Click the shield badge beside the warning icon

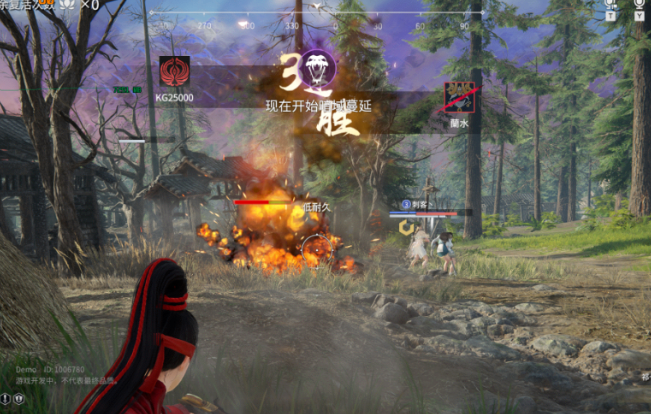click(19, 399)
